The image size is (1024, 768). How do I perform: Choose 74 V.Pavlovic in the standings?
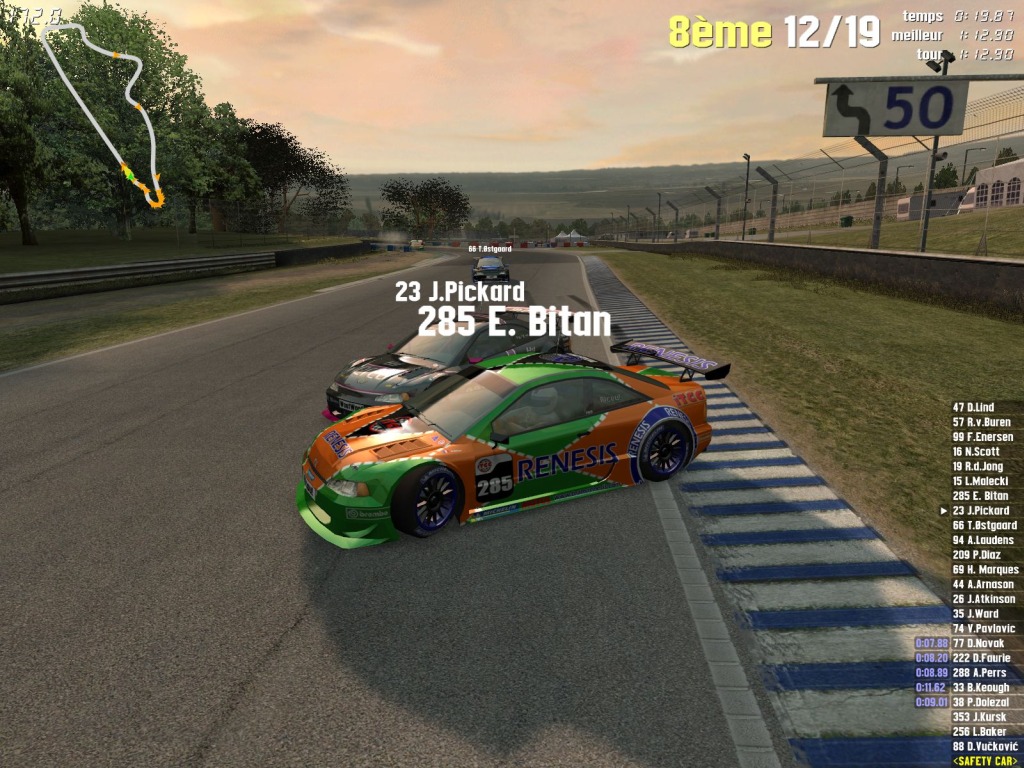[x=984, y=629]
